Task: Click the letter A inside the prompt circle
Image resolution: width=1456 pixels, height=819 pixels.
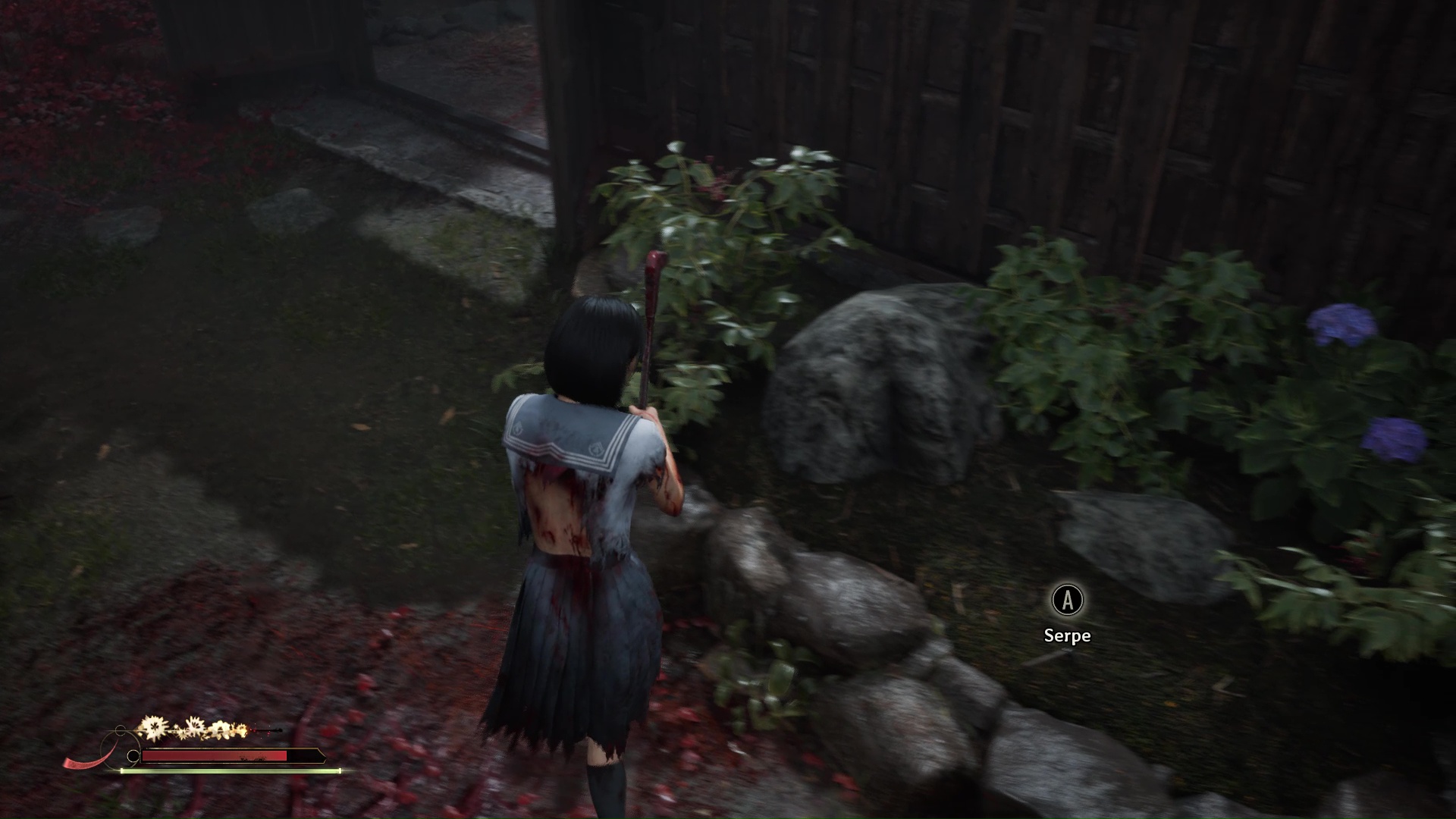Action: [1068, 600]
